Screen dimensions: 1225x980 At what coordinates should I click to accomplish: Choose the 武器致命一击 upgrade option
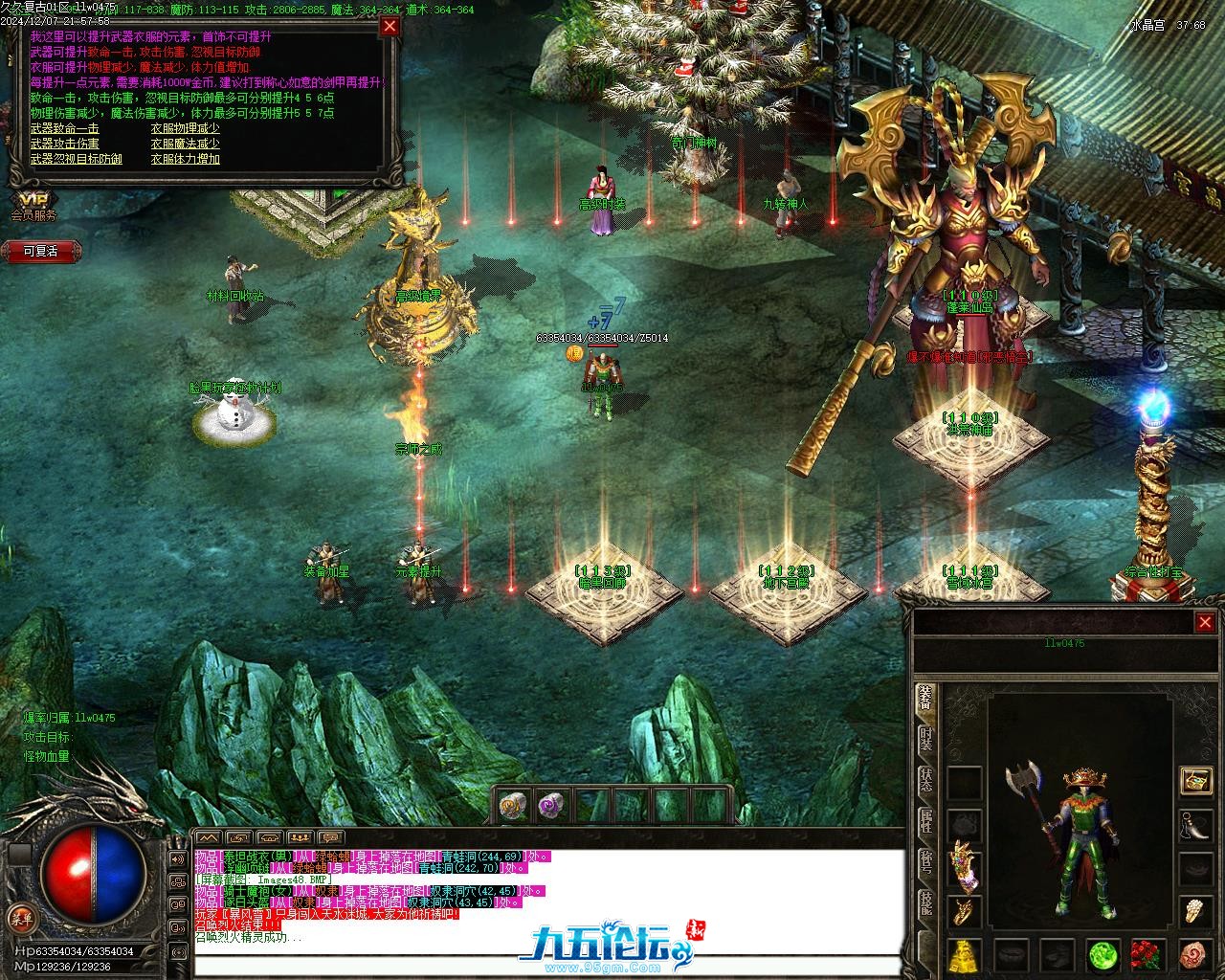coord(64,128)
